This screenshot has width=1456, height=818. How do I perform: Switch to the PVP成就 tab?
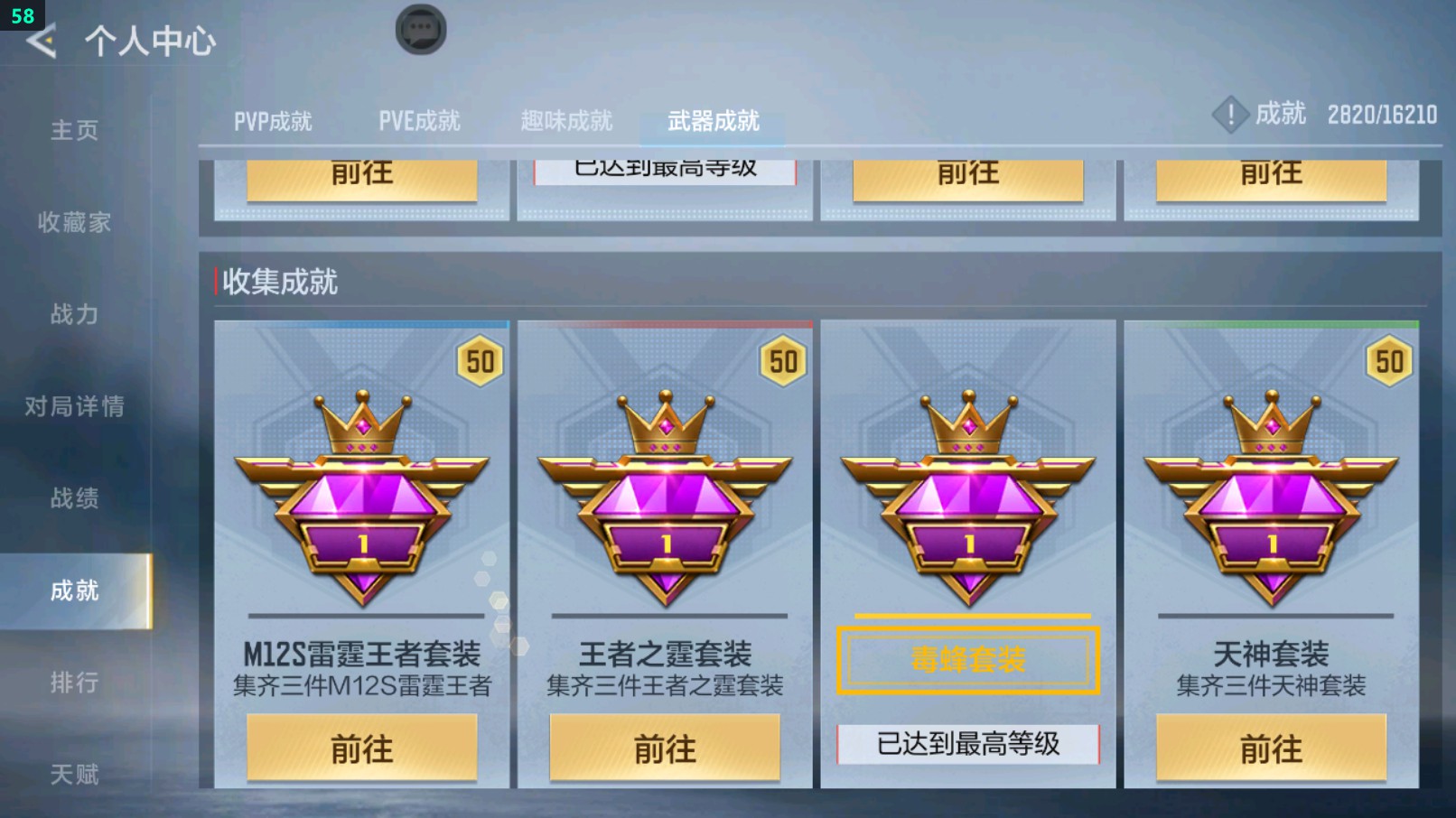275,120
